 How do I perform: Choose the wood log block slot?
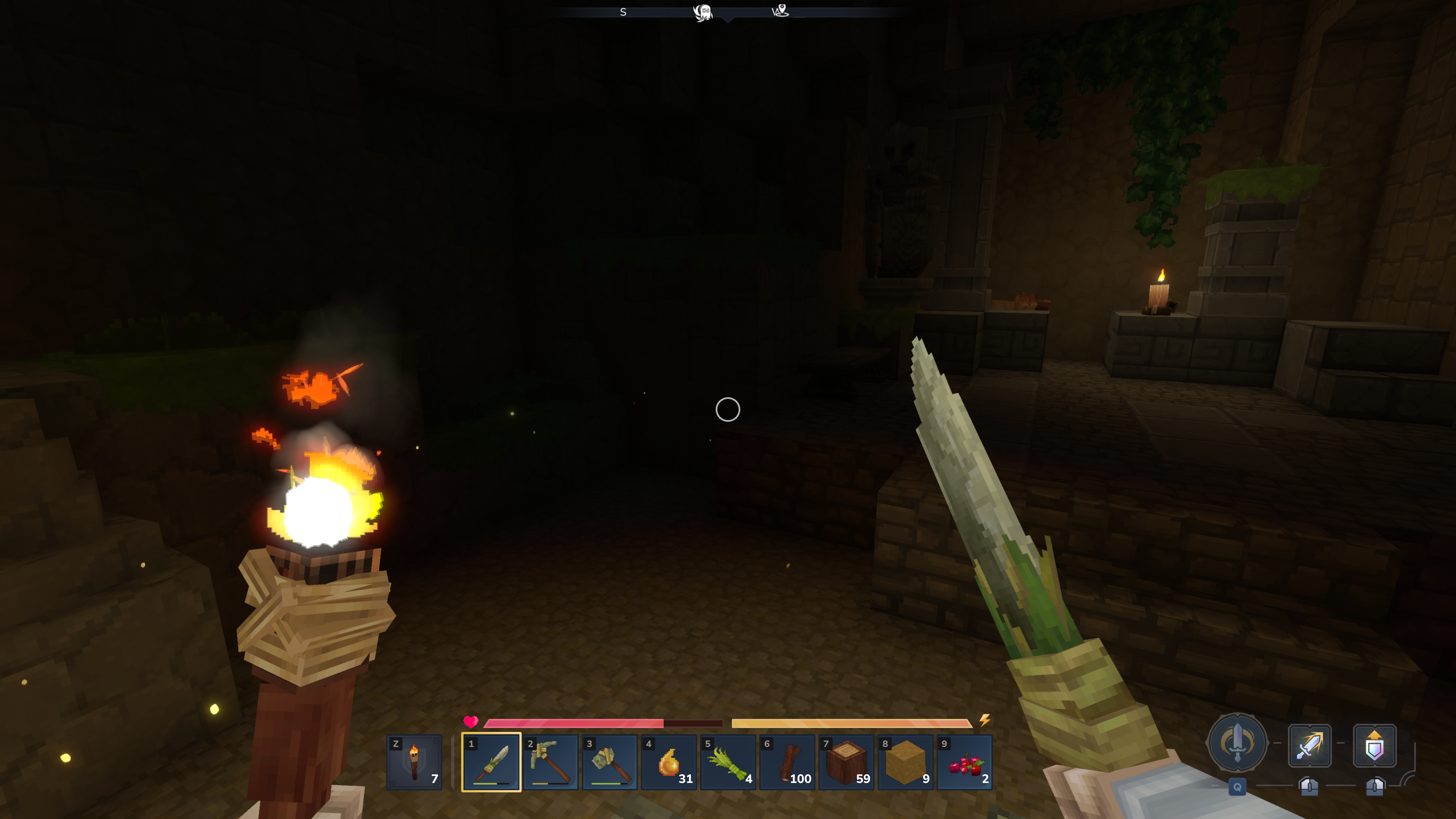(847, 762)
